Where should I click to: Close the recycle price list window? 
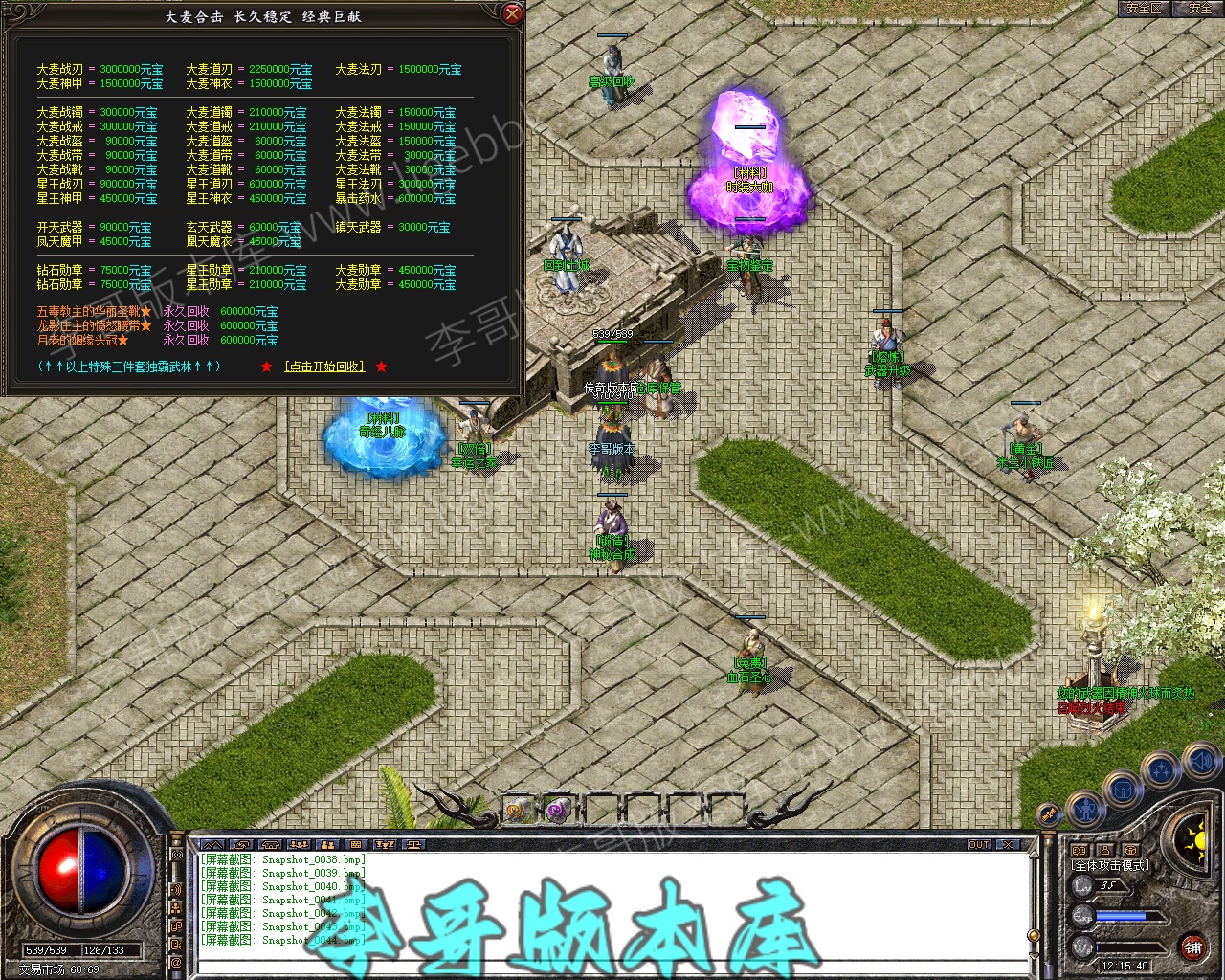(x=513, y=14)
